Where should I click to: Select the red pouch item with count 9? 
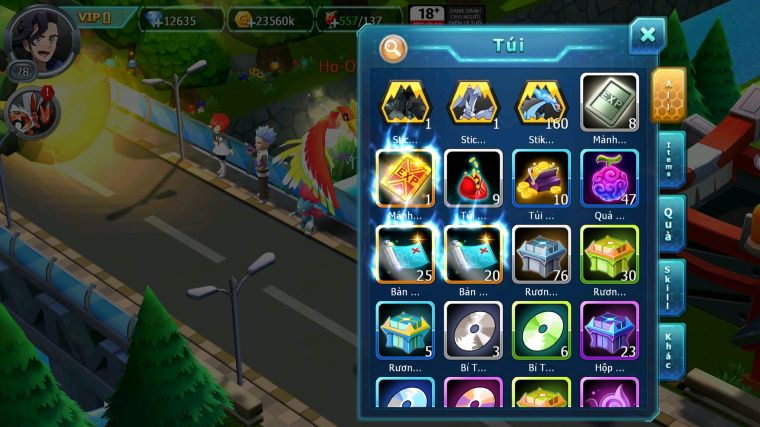[x=473, y=178]
